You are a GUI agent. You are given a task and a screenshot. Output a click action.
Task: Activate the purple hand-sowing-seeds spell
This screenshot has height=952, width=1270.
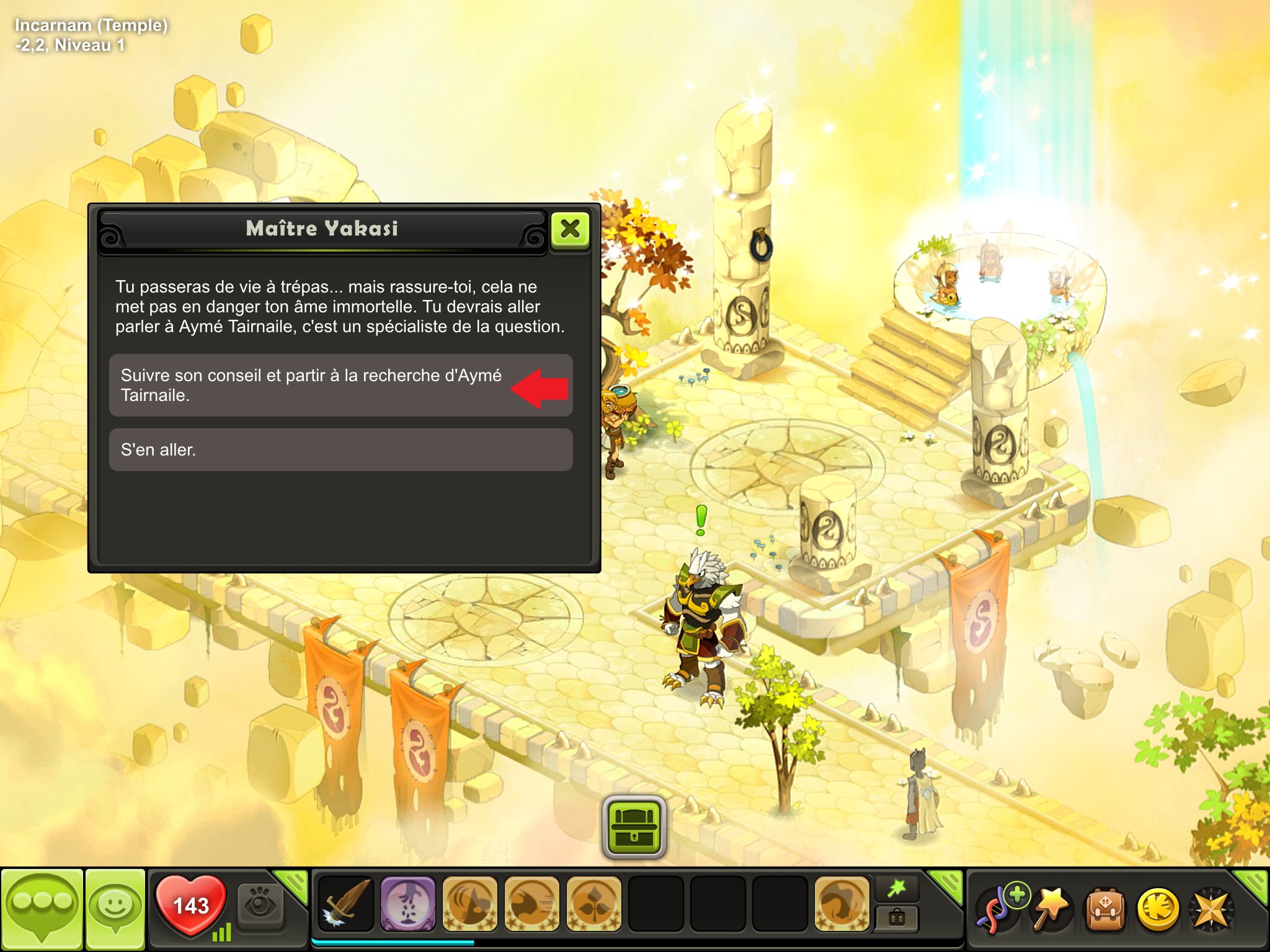coord(407,904)
